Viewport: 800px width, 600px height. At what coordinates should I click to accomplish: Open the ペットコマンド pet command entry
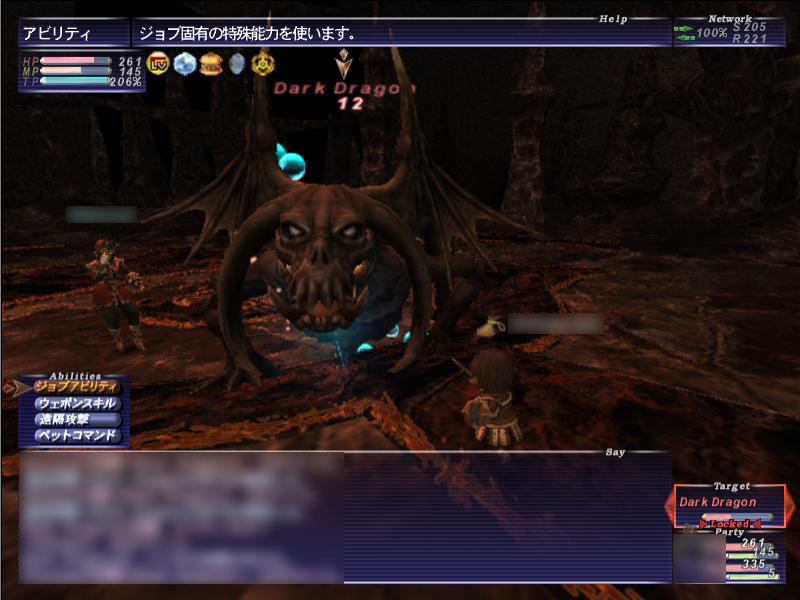point(76,436)
